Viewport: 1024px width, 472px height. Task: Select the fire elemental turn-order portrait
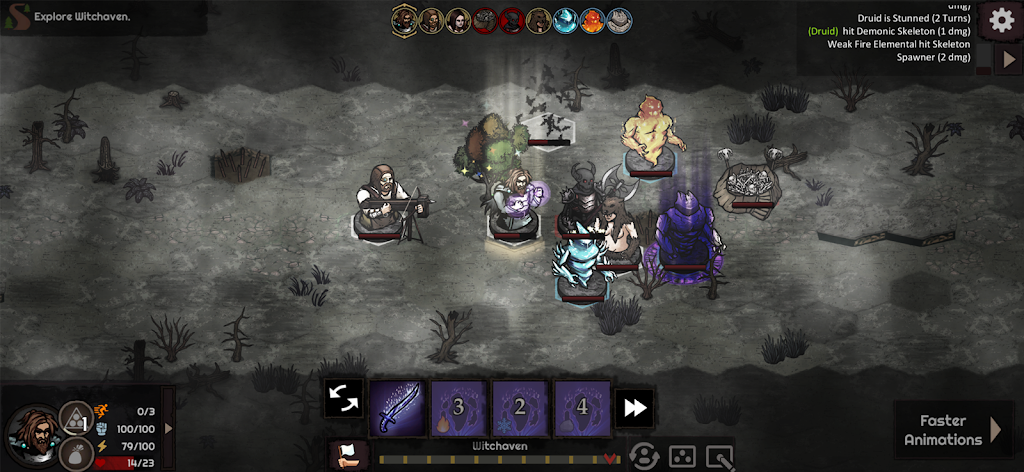coord(593,20)
